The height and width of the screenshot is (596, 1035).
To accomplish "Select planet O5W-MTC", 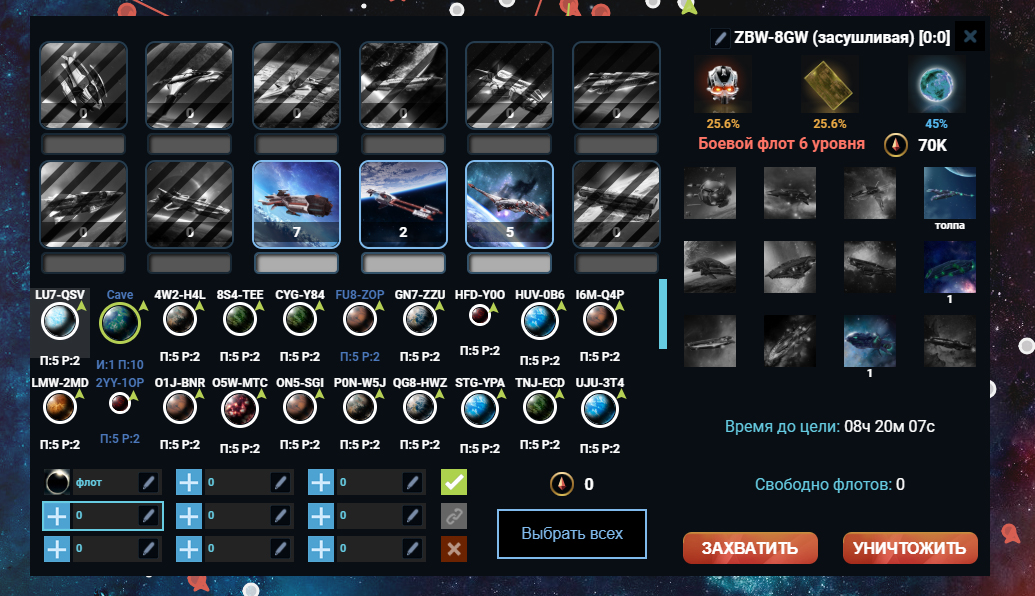I will (x=239, y=408).
